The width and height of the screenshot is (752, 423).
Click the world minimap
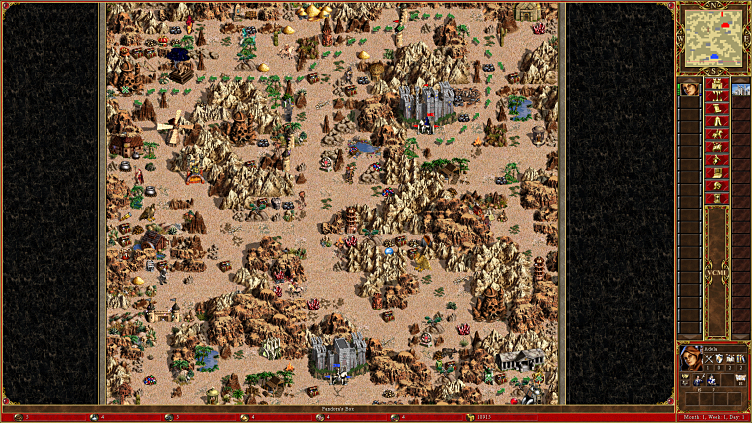[x=713, y=38]
